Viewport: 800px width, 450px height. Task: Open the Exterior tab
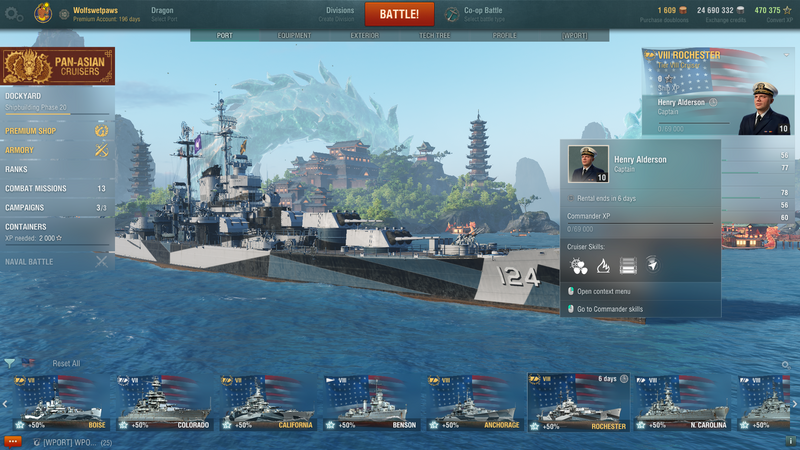[364, 36]
